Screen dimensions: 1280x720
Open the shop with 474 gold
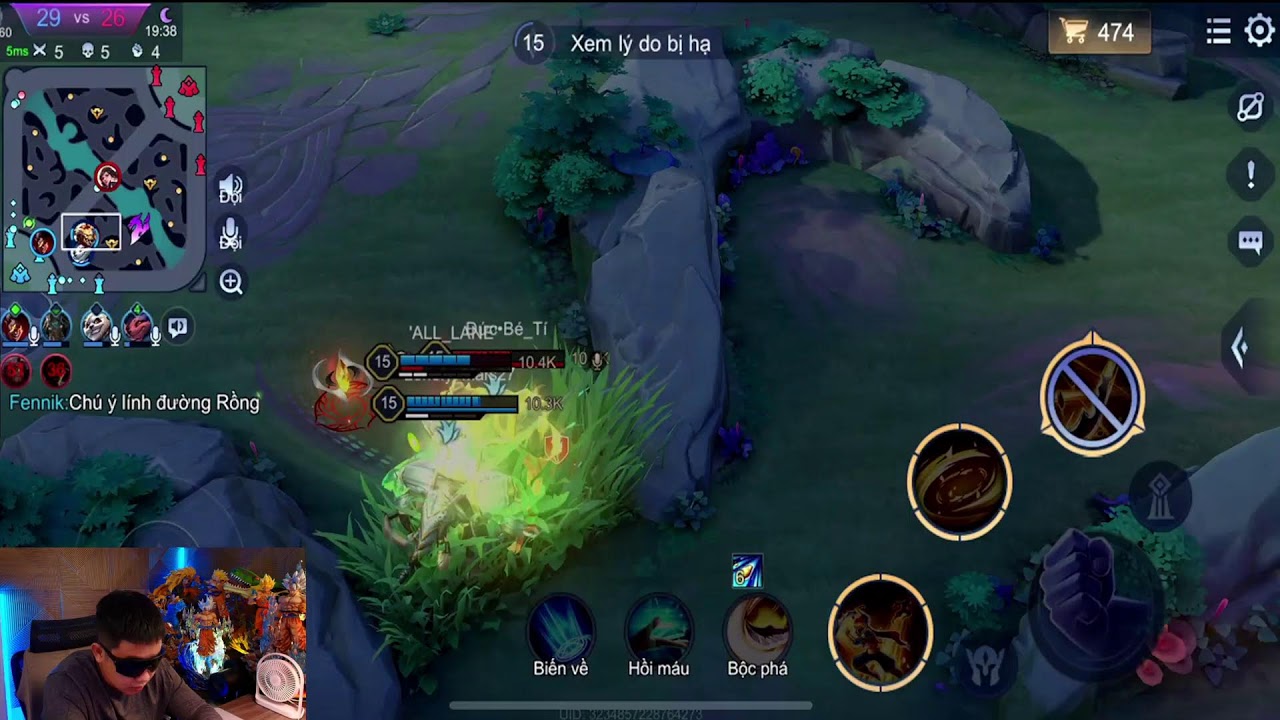coord(1099,33)
